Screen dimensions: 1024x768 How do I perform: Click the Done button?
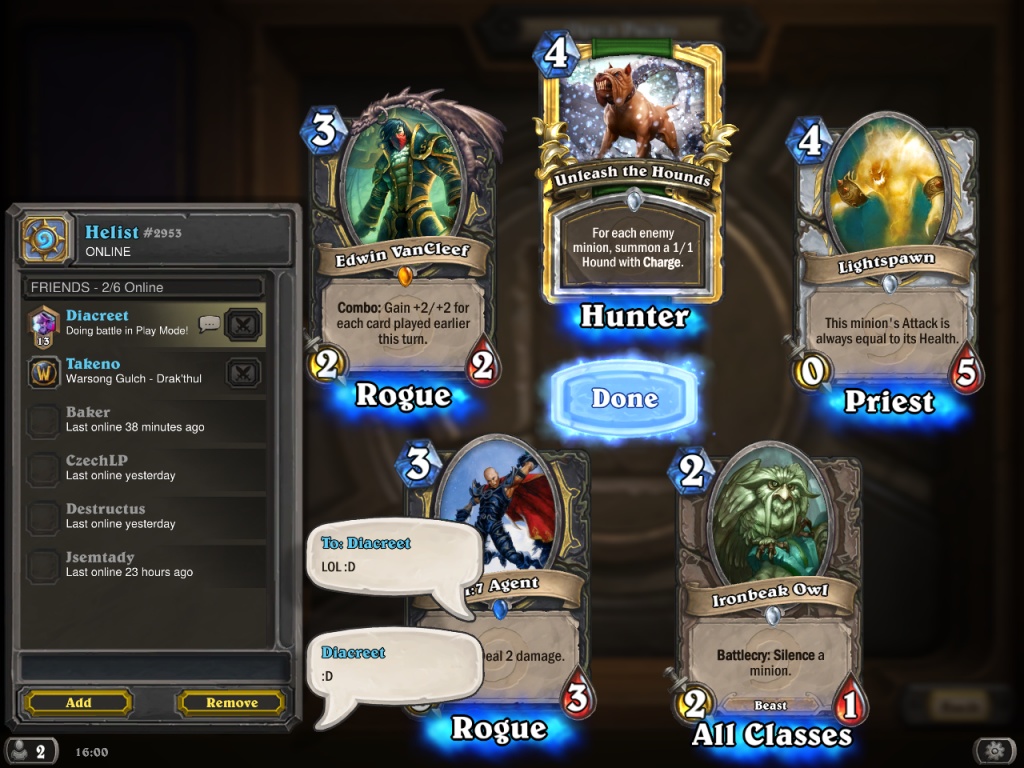tap(624, 398)
